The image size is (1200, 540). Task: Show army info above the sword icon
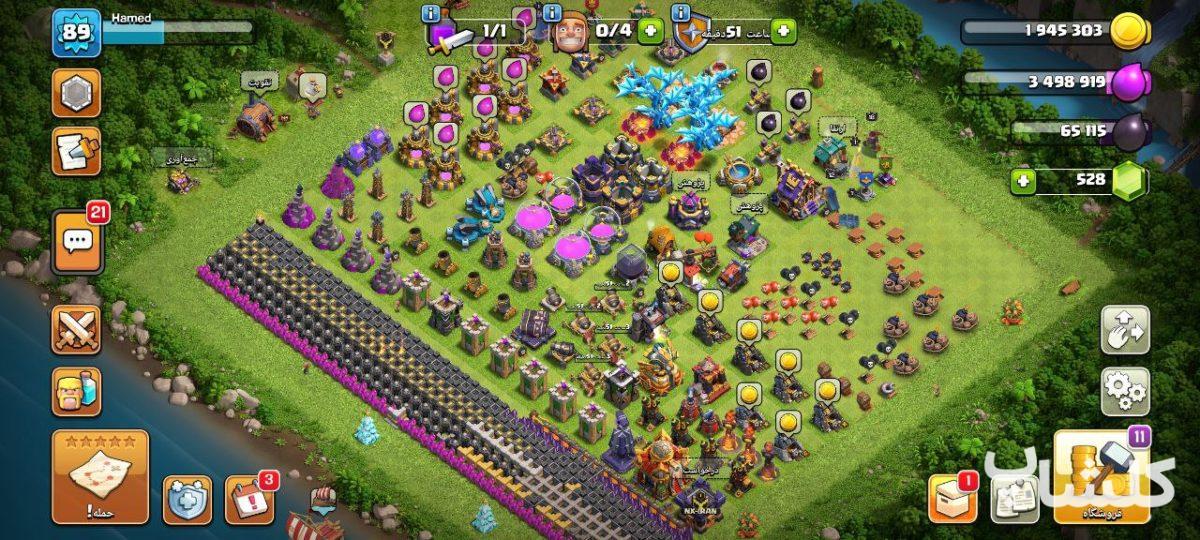(x=431, y=13)
